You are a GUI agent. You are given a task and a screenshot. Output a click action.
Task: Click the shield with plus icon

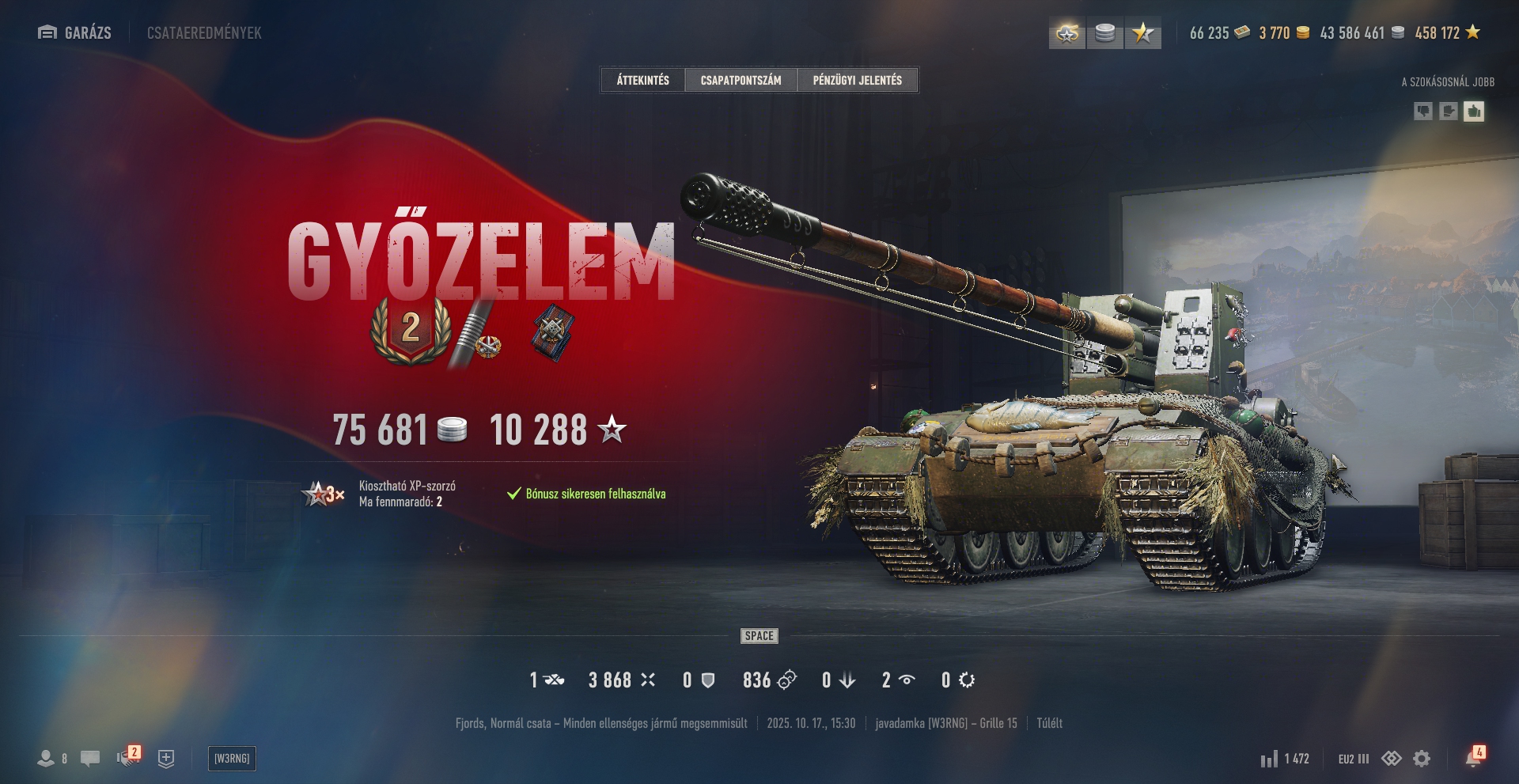[x=166, y=759]
